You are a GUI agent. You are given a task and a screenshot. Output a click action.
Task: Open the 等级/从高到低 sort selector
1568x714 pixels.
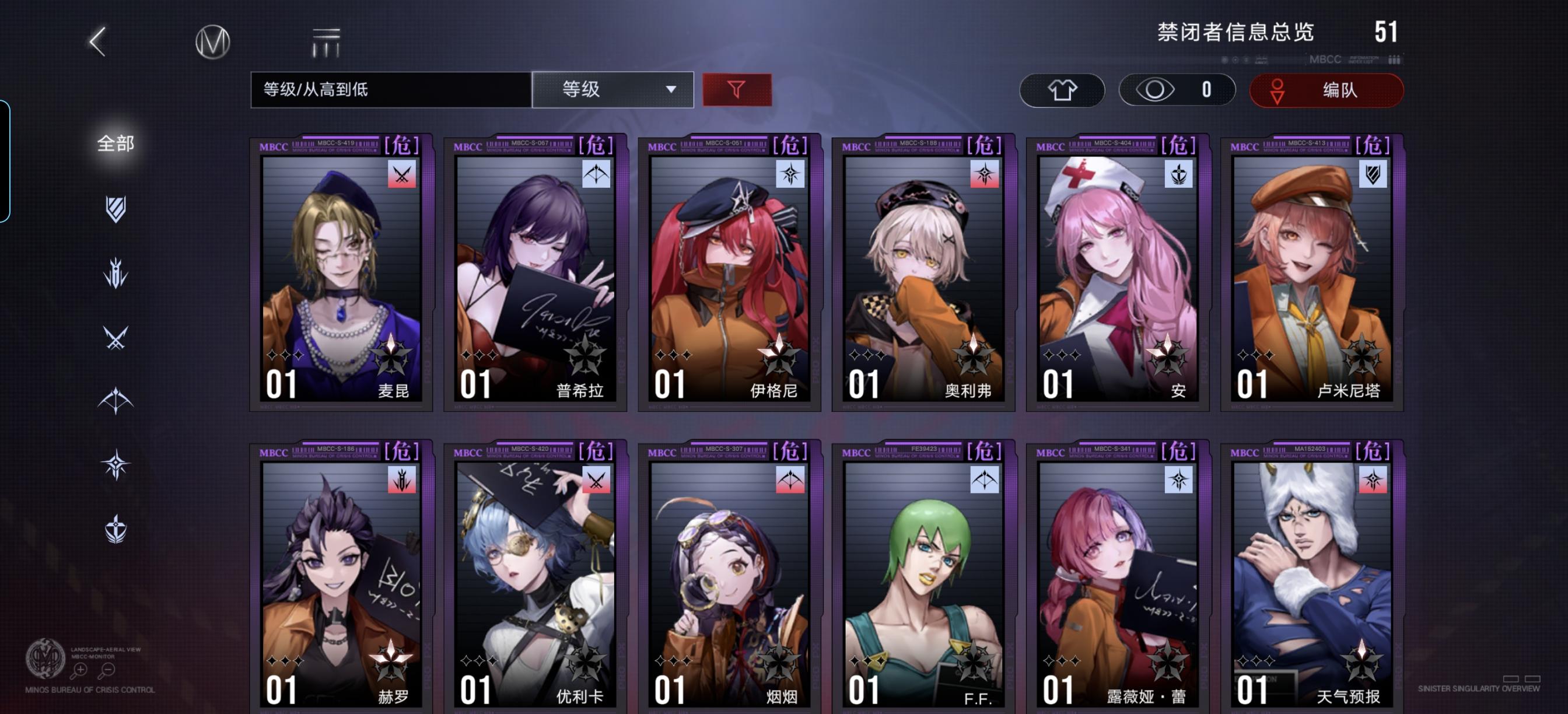390,89
